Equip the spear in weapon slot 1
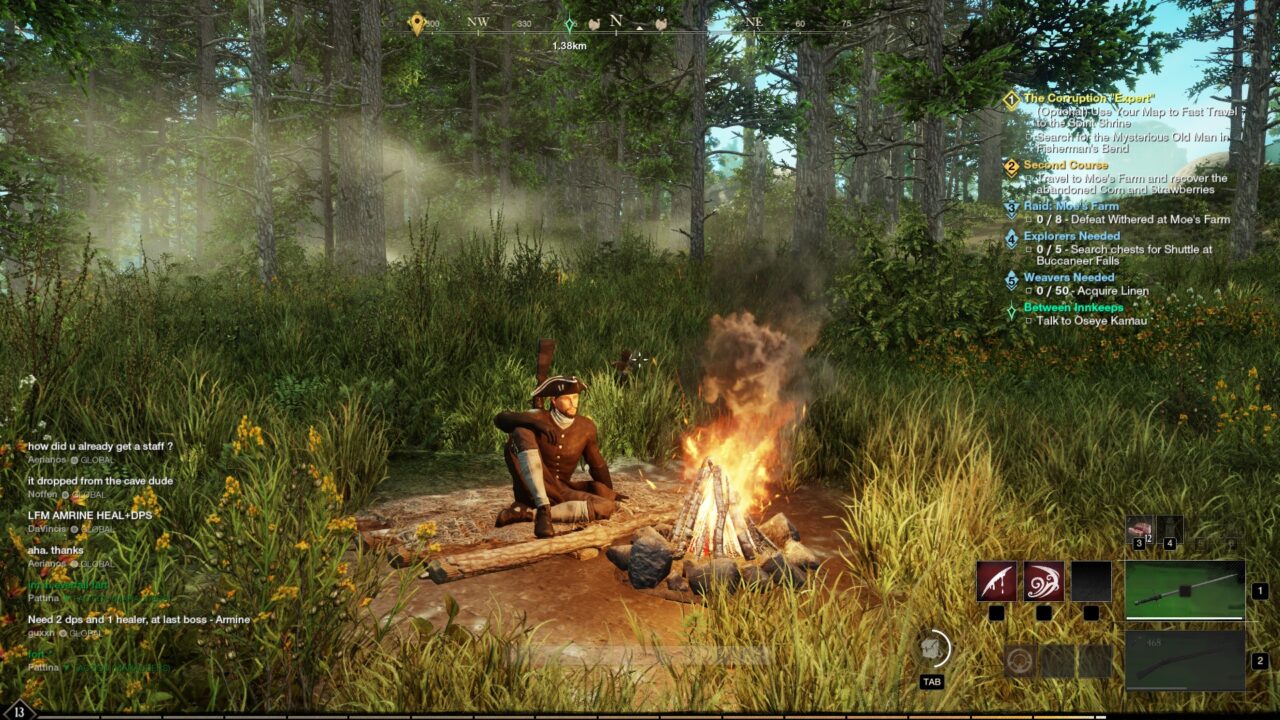Viewport: 1280px width, 720px height. 1185,589
